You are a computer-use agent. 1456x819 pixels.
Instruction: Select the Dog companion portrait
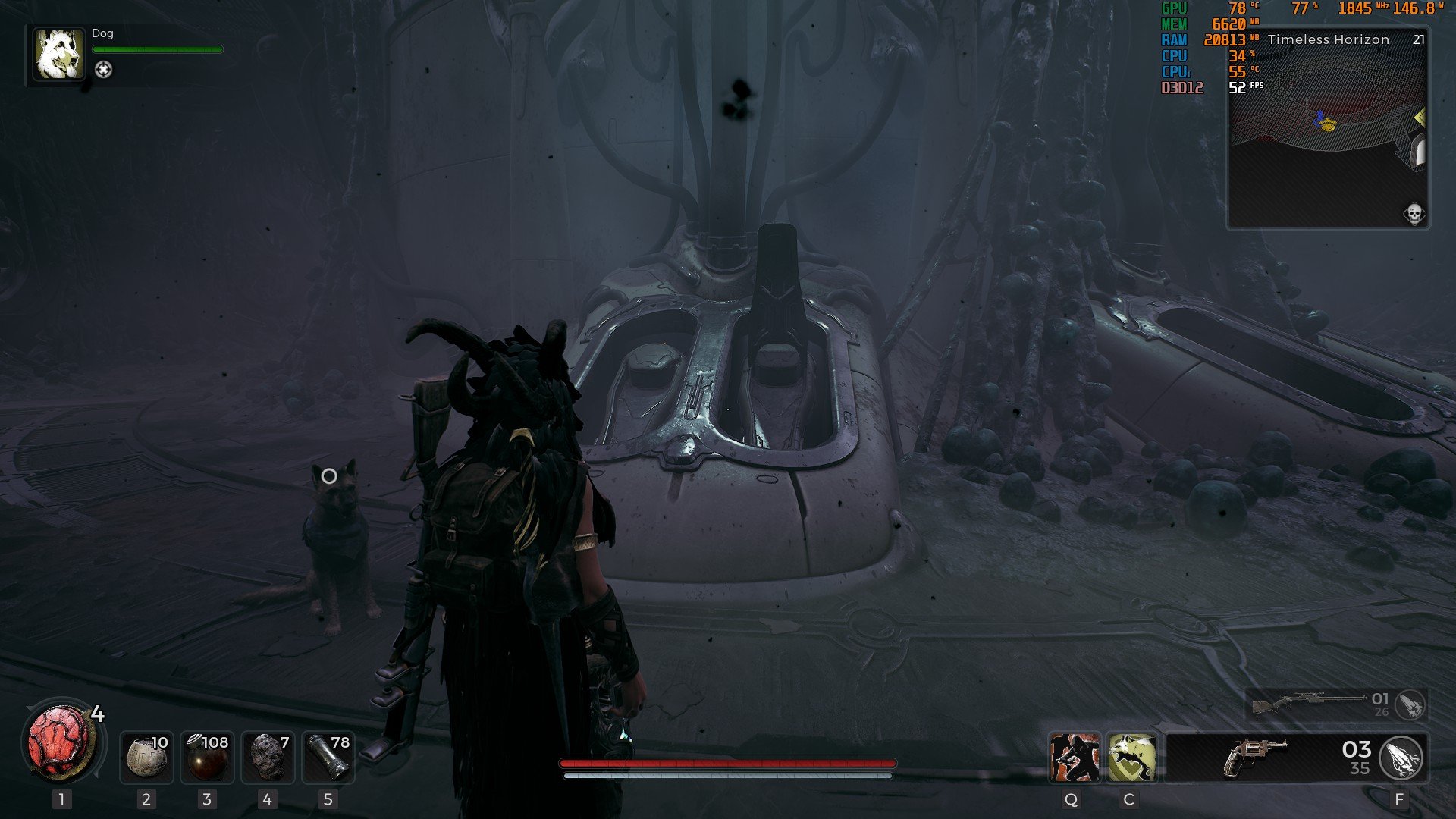(58, 55)
